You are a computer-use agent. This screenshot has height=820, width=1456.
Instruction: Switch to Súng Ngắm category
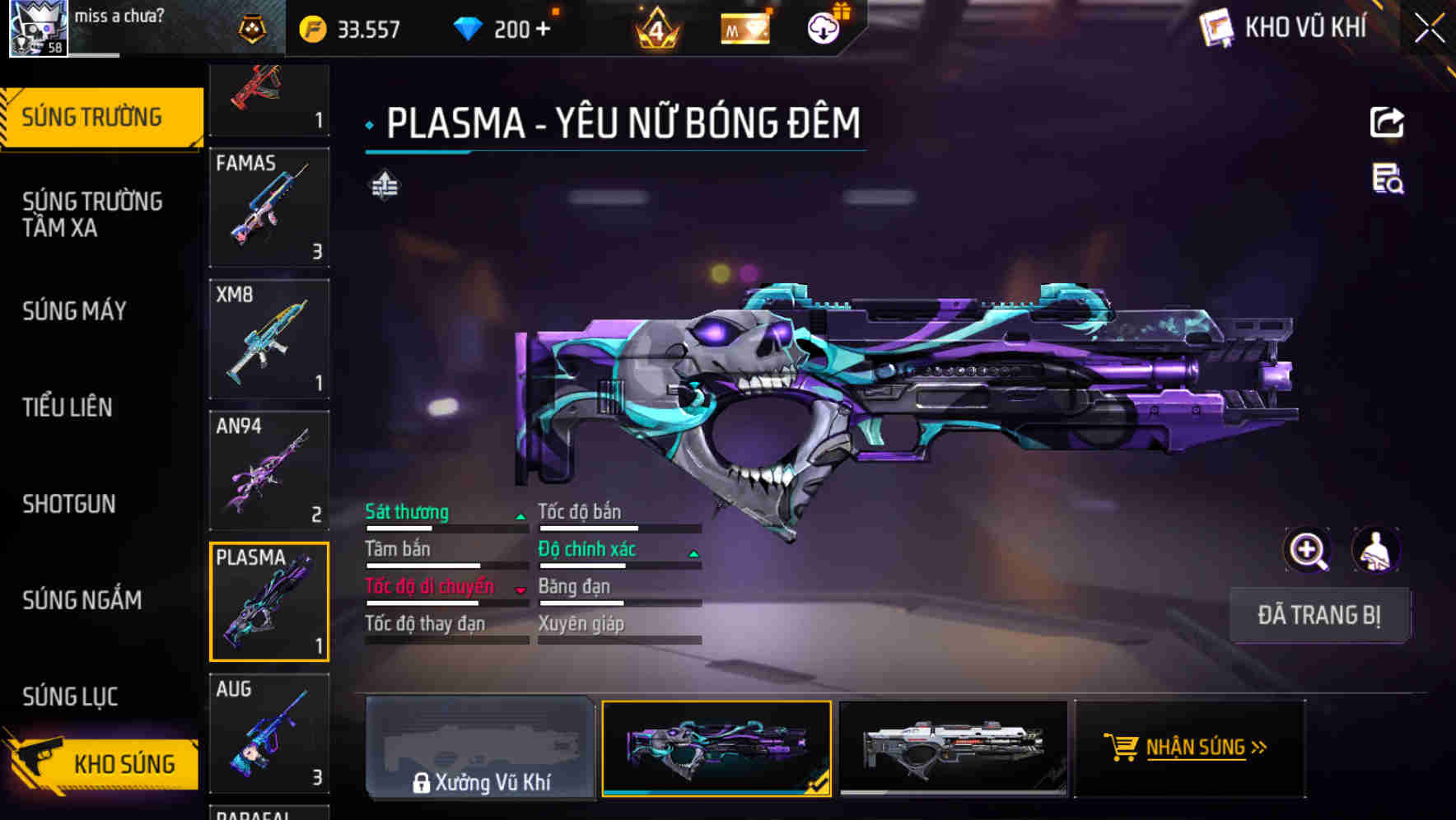82,600
